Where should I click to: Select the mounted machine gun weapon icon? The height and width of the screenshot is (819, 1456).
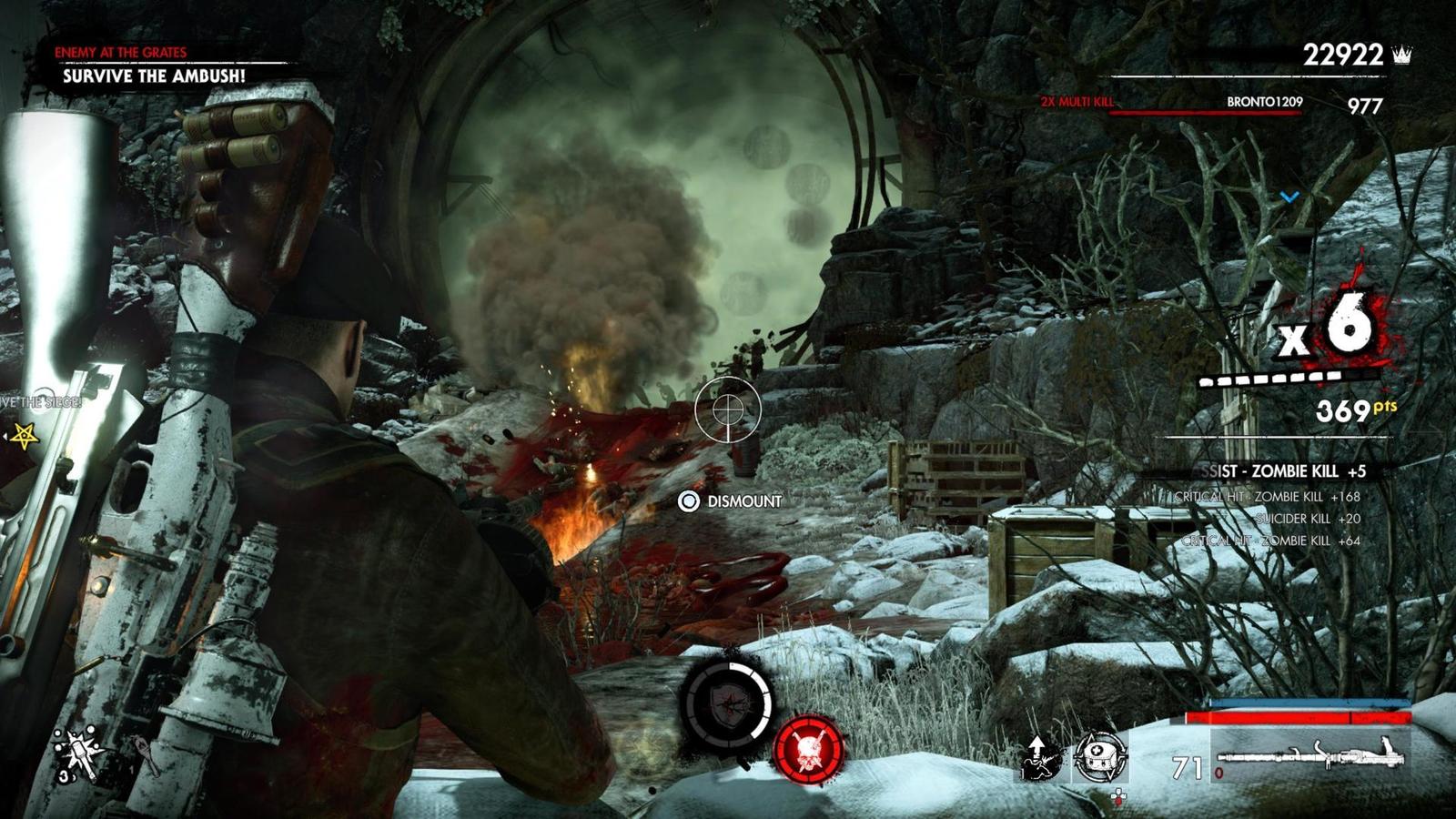tap(1311, 755)
